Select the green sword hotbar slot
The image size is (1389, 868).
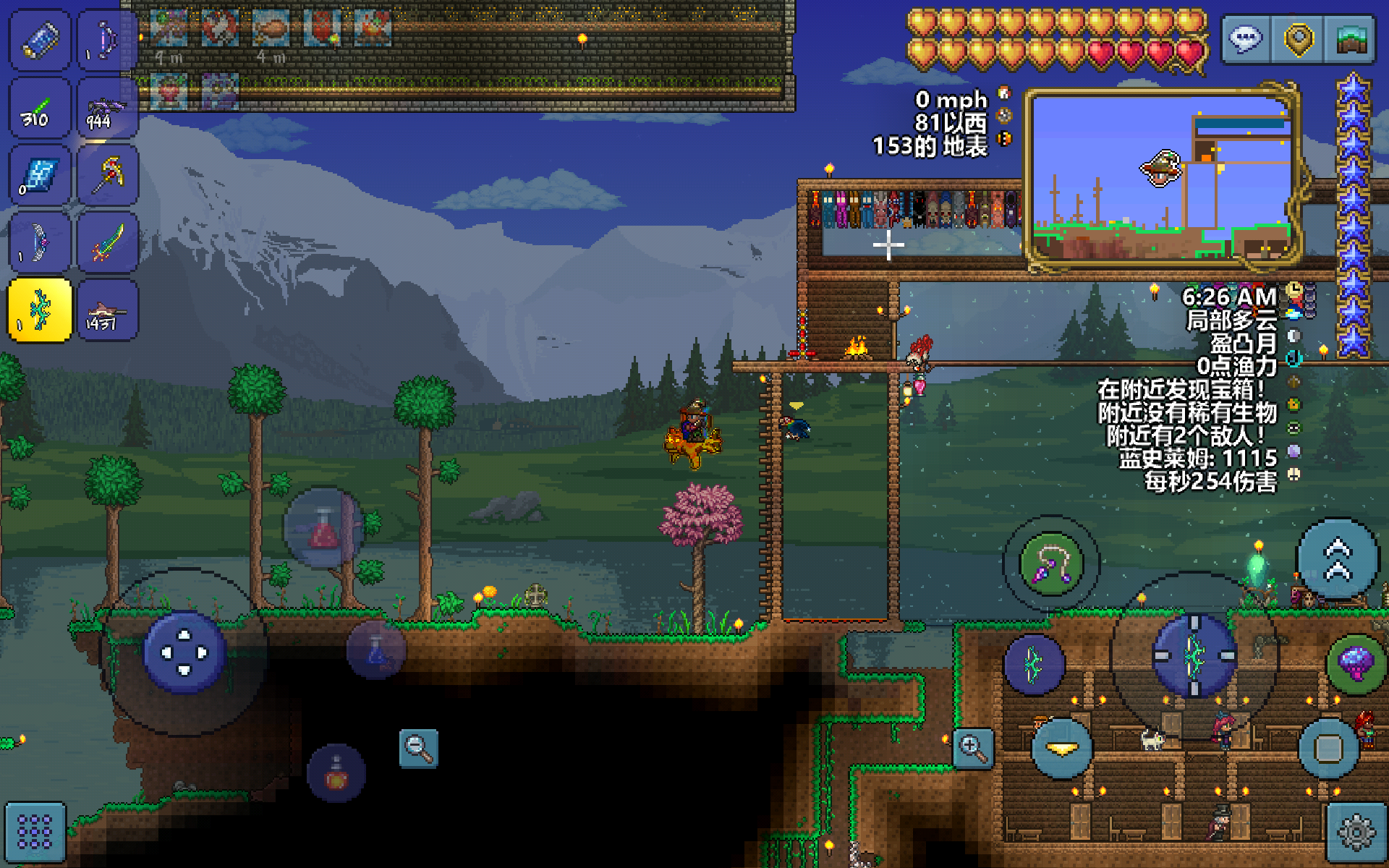click(108, 243)
